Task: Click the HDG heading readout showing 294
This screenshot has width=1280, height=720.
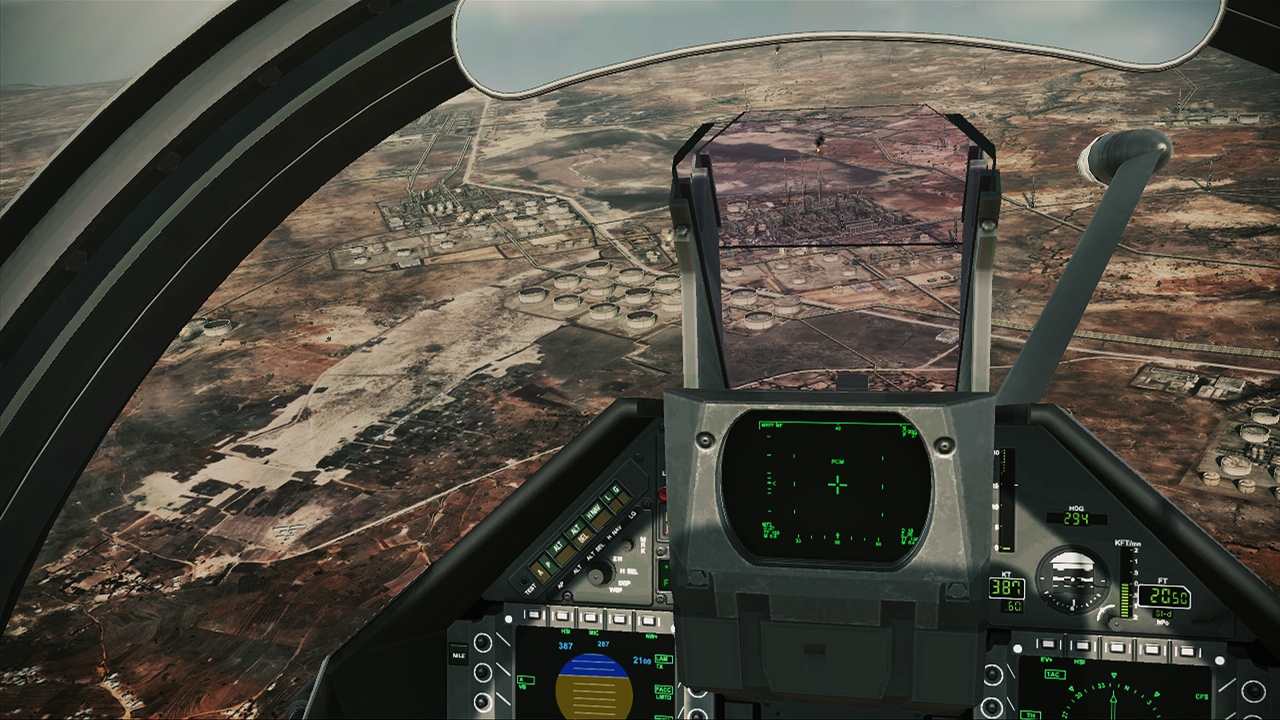Action: (x=1076, y=518)
